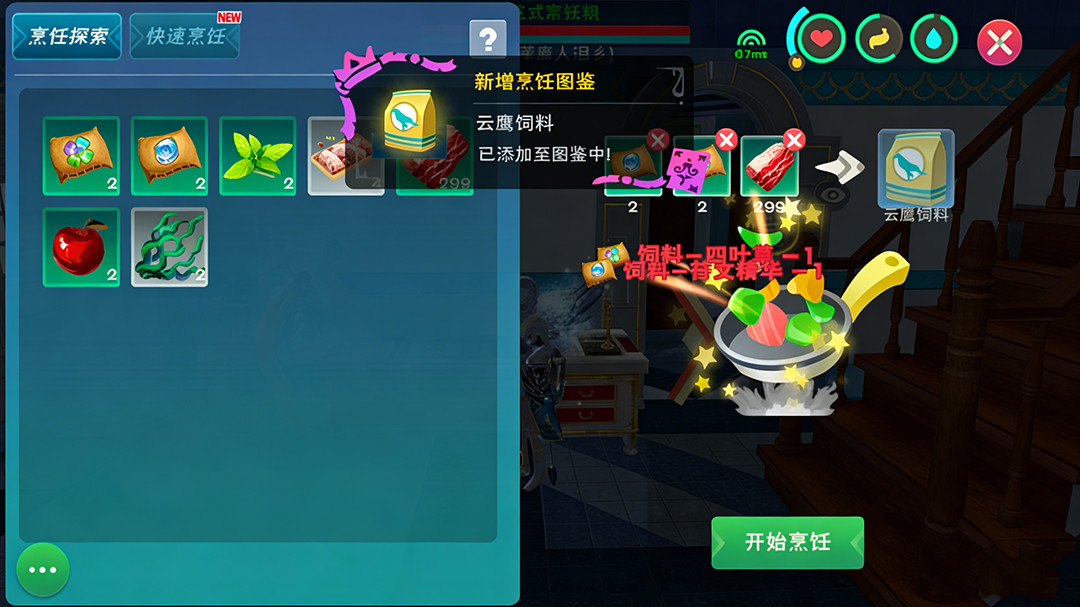Tap the water drop thirst icon
Viewport: 1080px width, 607px height.
tap(933, 39)
